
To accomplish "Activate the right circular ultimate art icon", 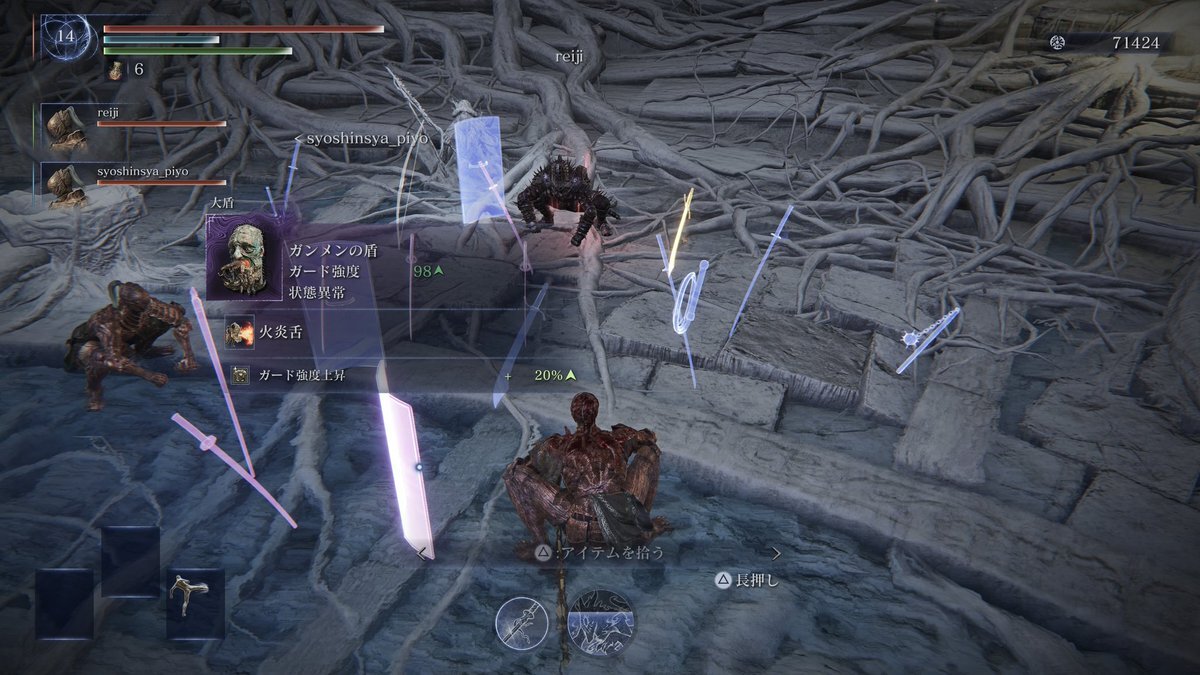I will (x=601, y=622).
